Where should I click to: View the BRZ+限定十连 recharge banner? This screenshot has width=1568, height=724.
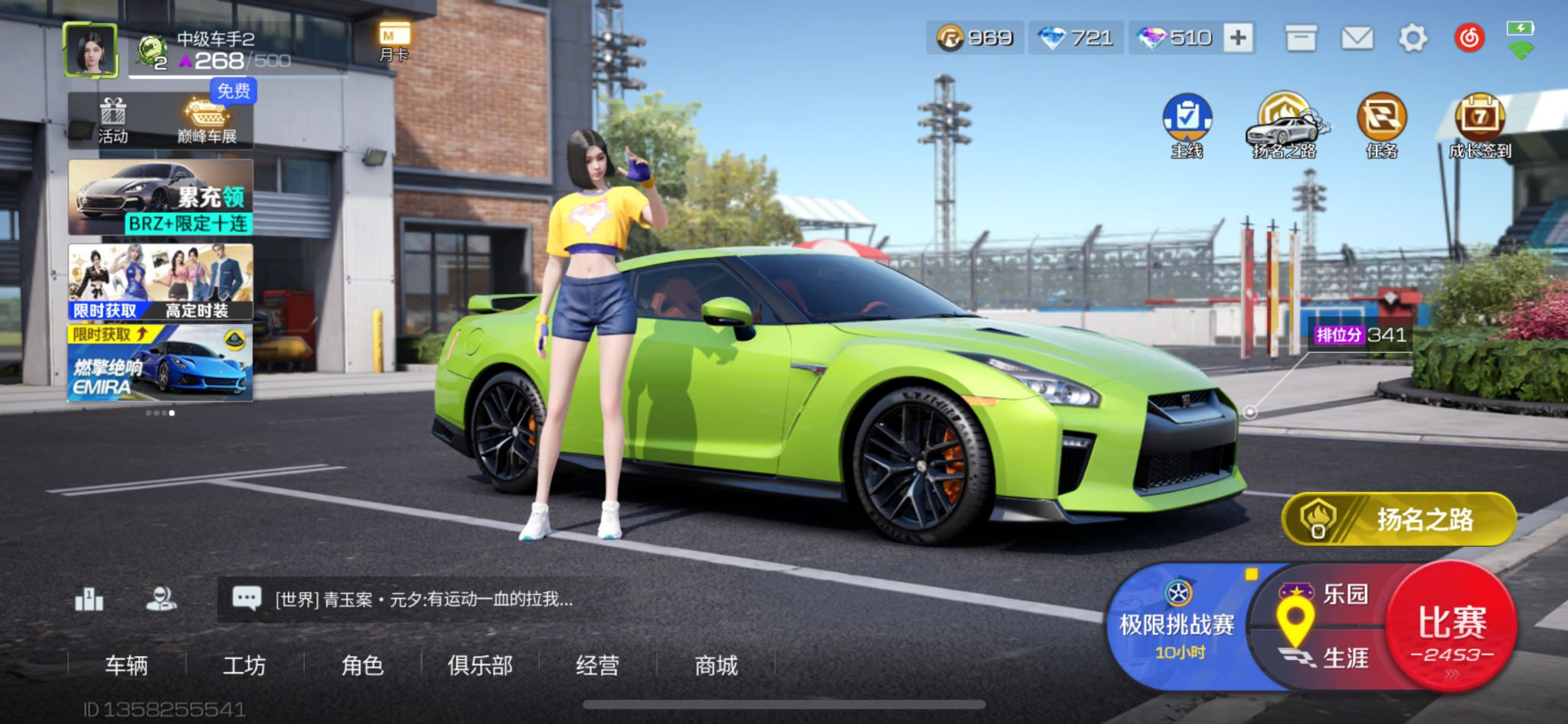point(161,197)
